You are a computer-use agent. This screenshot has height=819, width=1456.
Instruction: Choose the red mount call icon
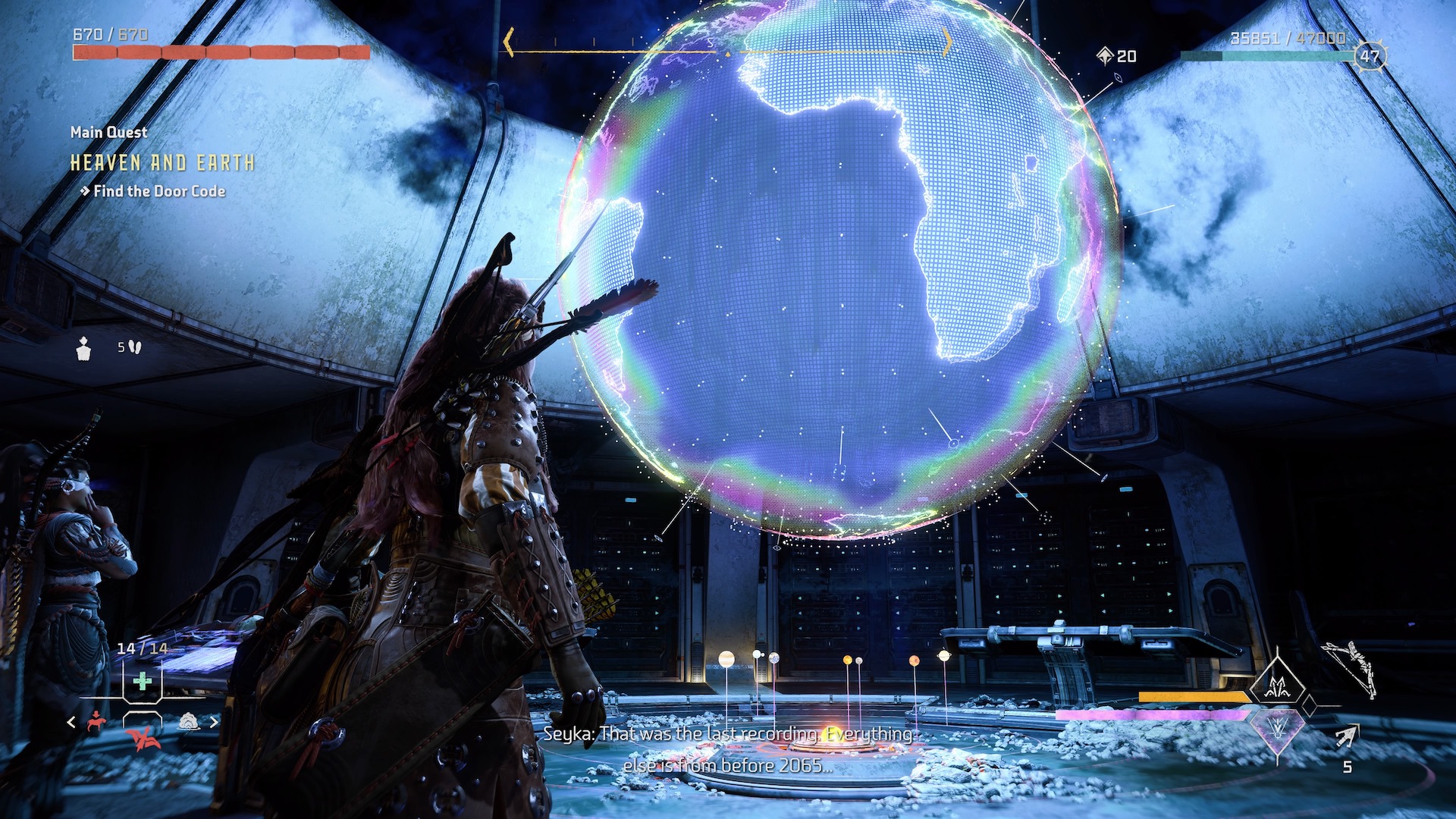click(x=96, y=721)
